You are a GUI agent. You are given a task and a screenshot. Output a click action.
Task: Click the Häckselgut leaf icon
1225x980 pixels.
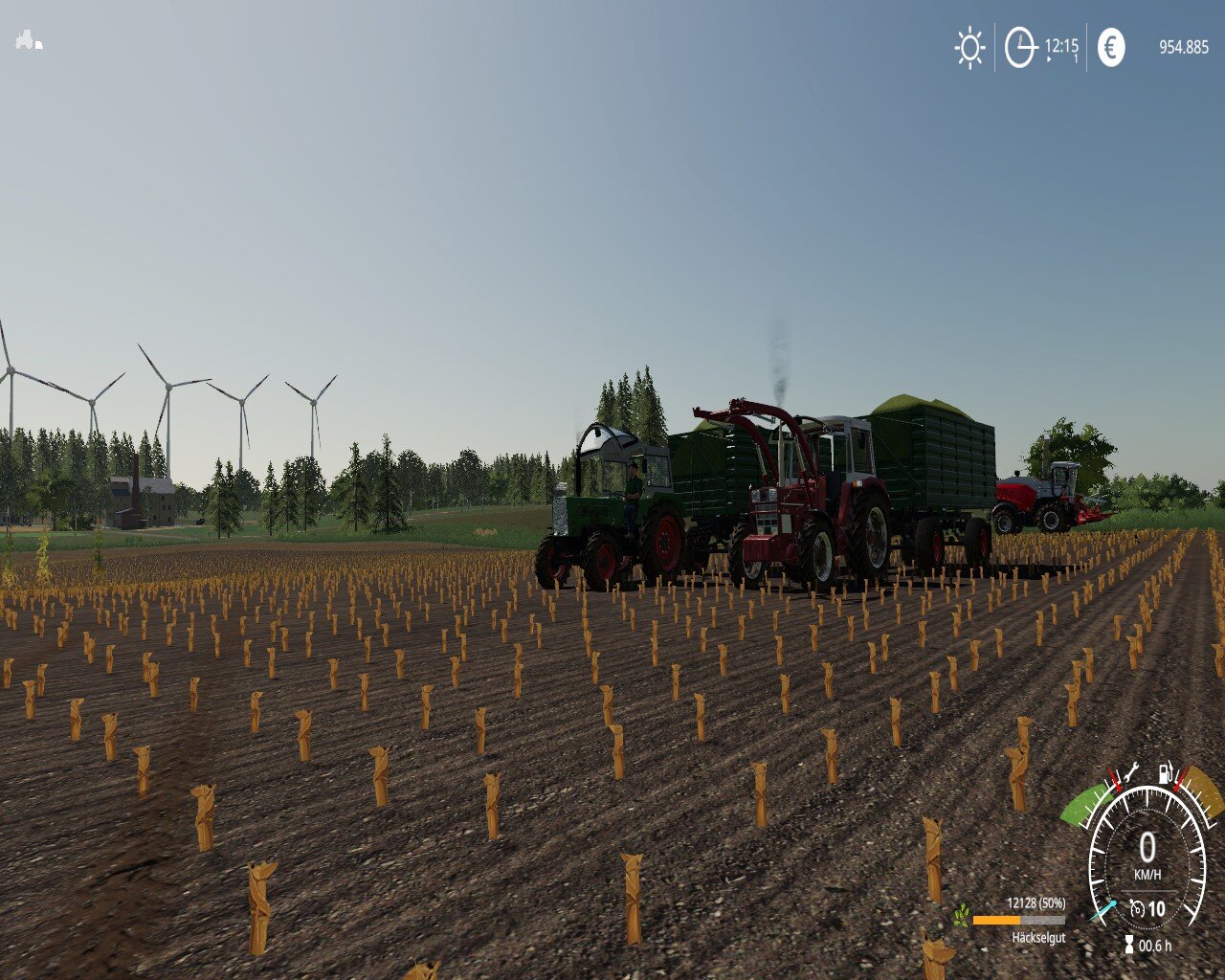961,917
